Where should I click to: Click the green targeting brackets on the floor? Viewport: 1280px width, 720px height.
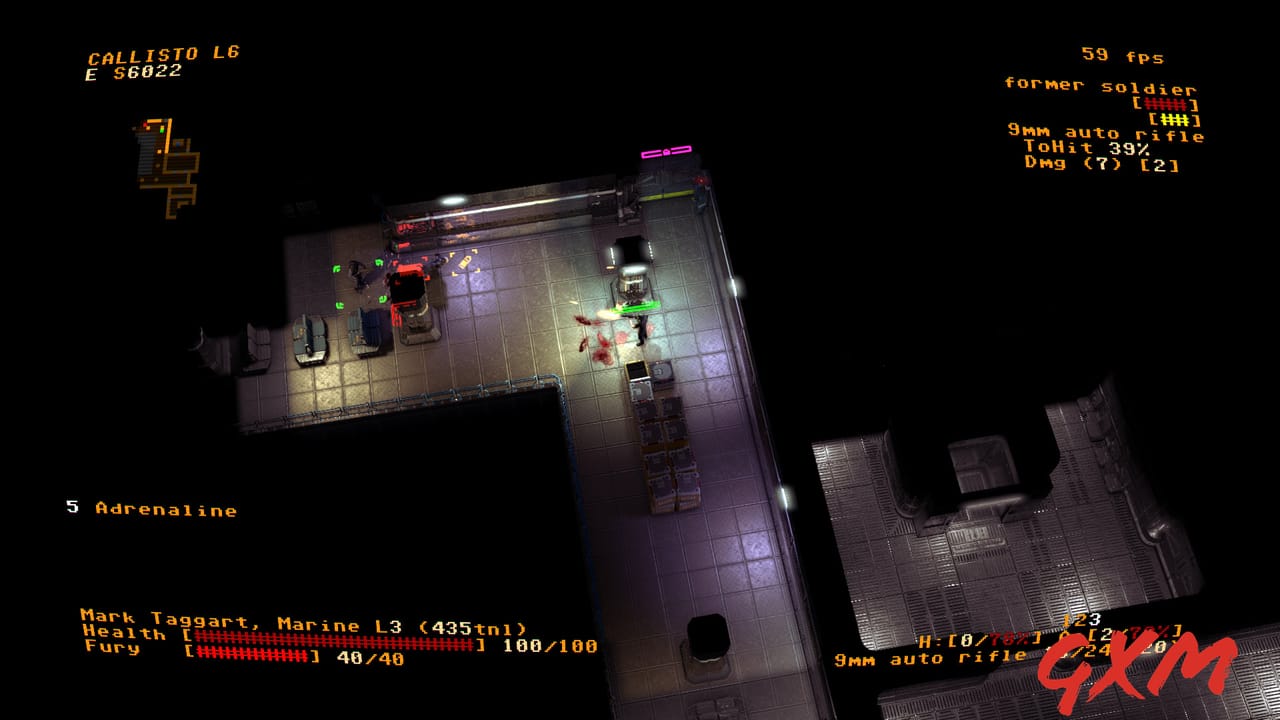point(340,269)
